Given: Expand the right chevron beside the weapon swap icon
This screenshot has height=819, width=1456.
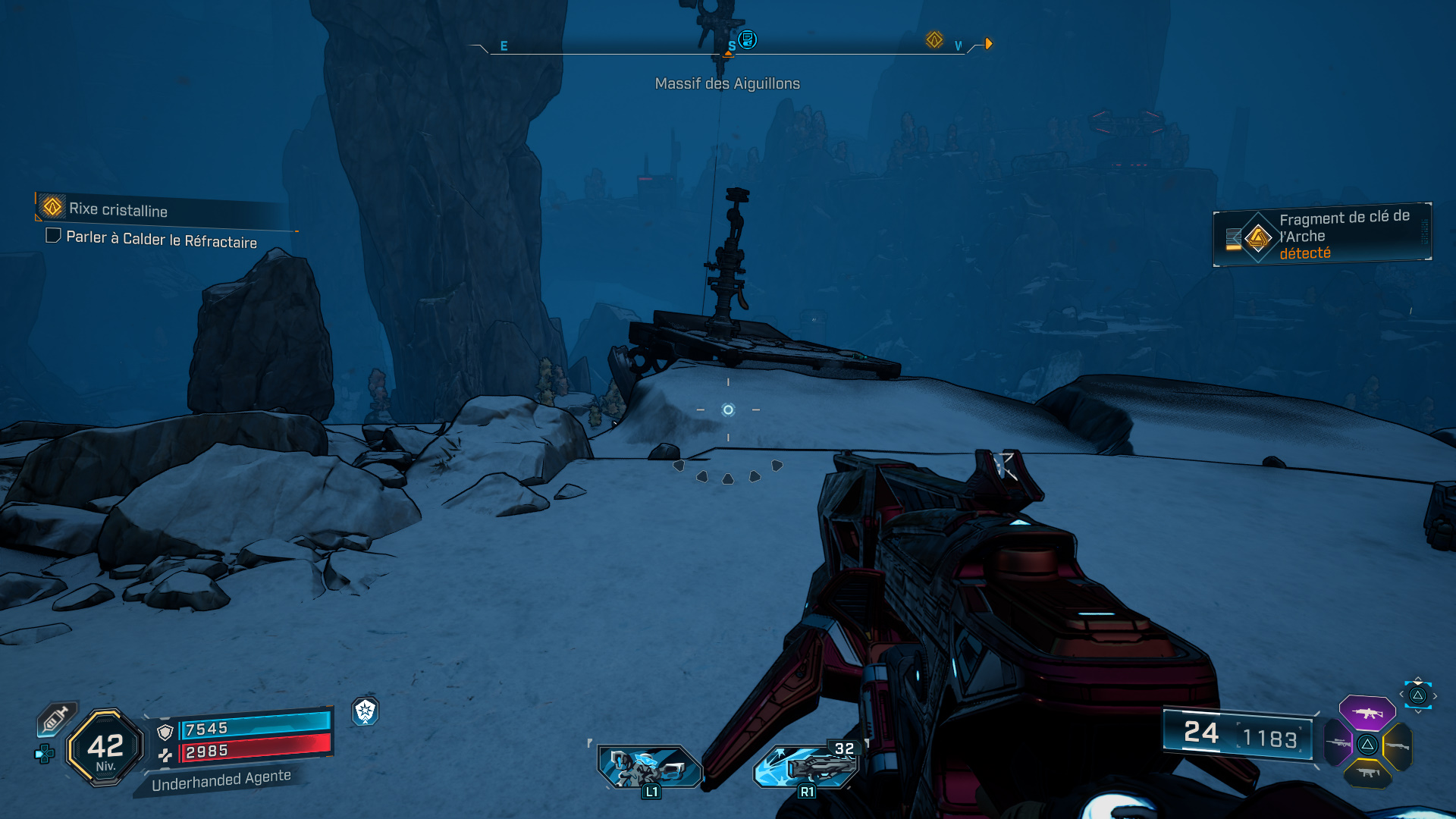Looking at the screenshot, I should pyautogui.click(x=1435, y=695).
